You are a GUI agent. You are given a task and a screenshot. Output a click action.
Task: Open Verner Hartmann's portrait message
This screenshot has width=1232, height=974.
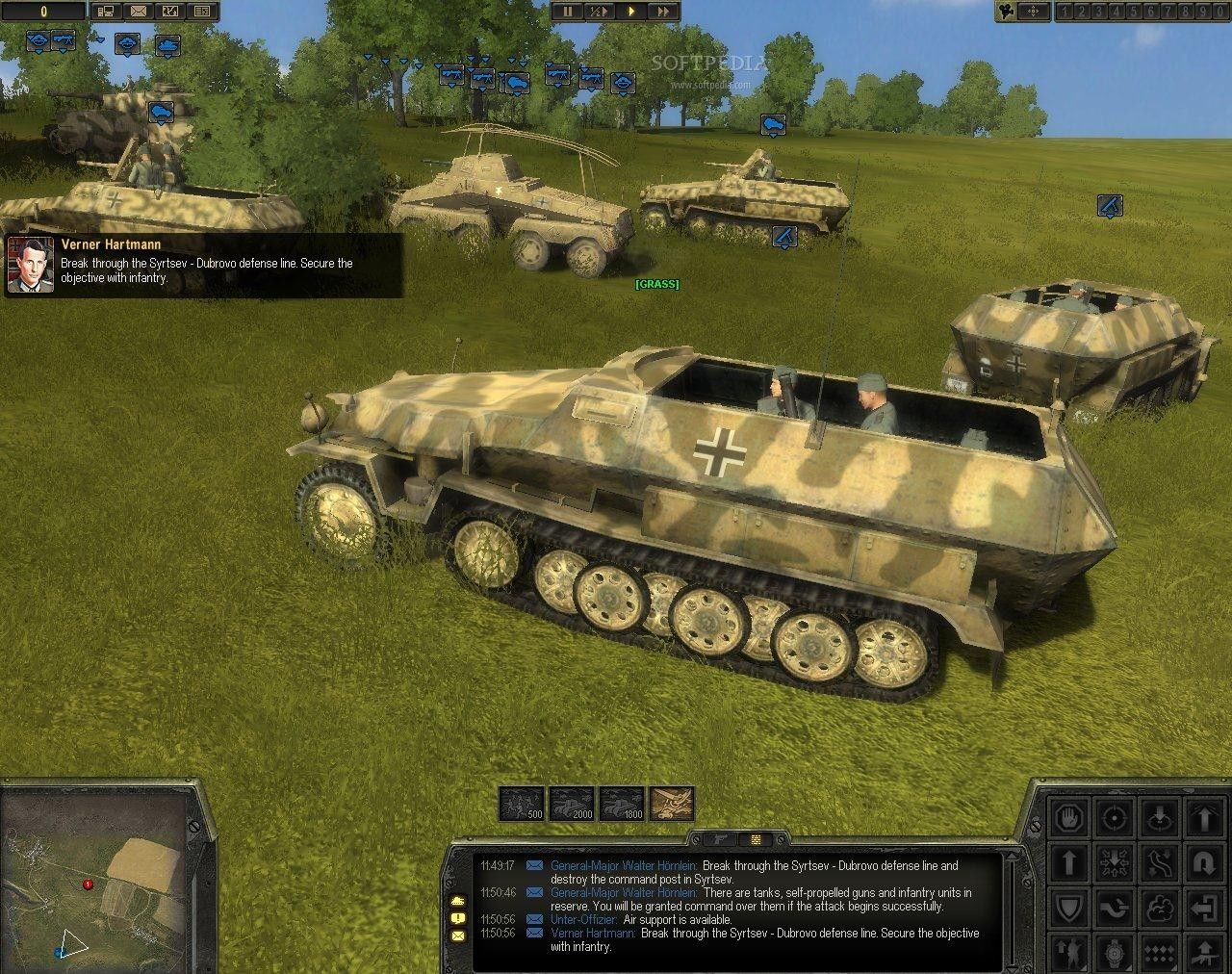tap(31, 264)
